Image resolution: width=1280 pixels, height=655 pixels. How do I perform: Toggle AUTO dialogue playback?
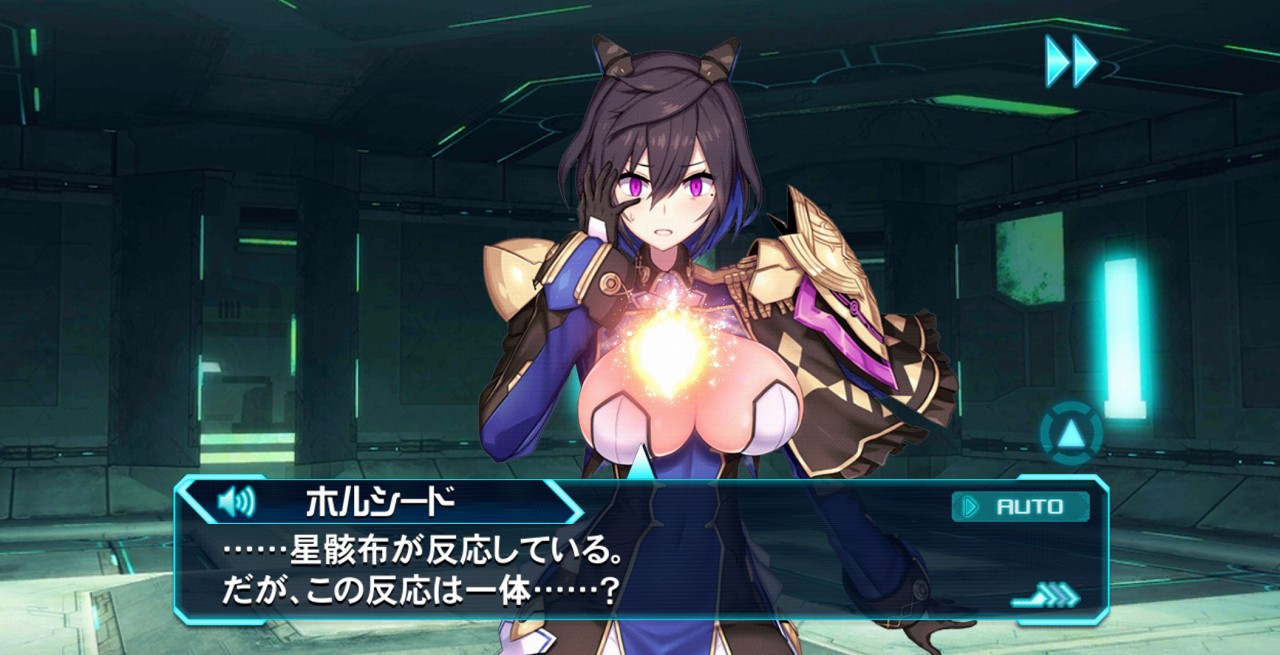[x=1020, y=507]
